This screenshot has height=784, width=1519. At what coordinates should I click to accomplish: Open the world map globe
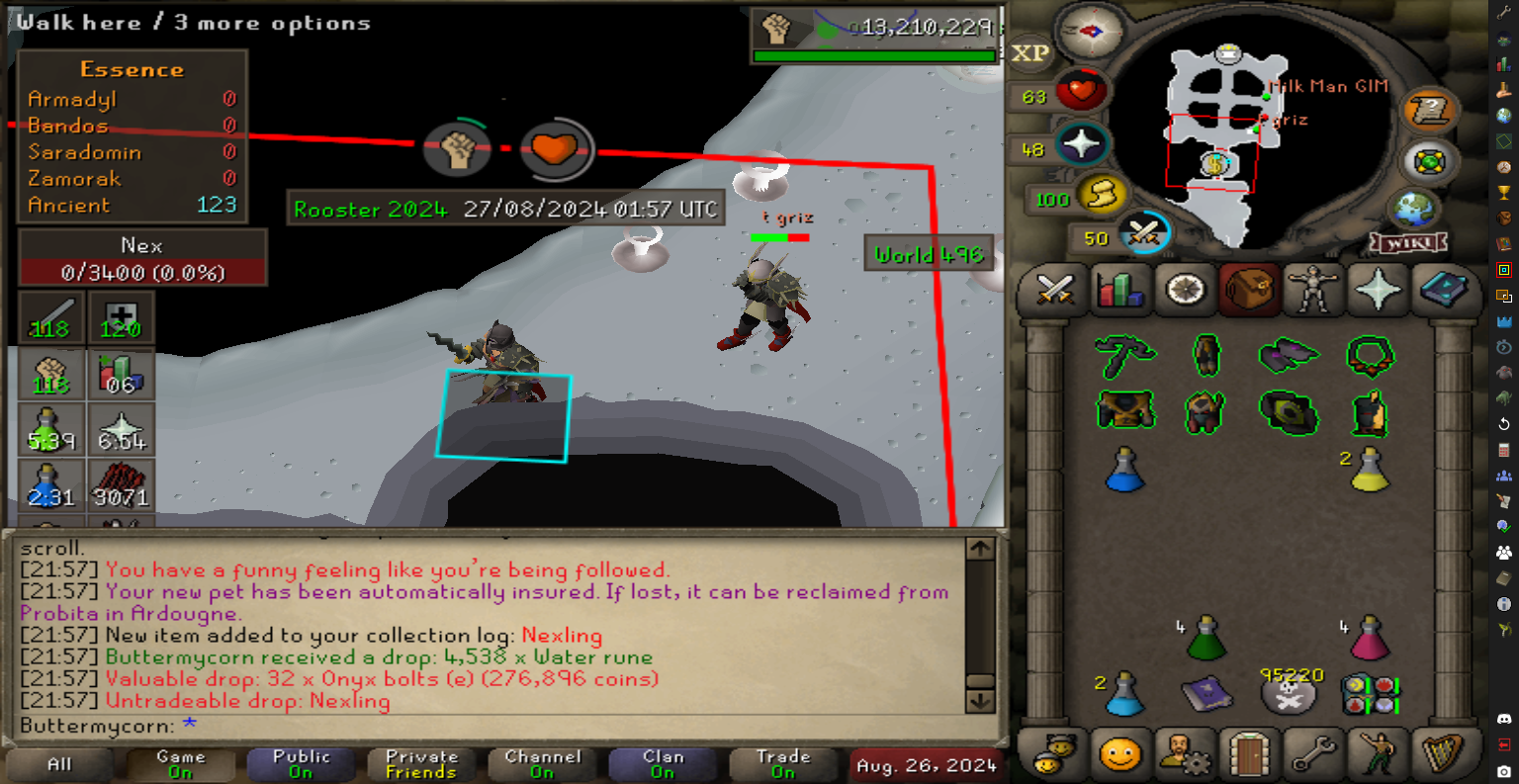[1413, 210]
